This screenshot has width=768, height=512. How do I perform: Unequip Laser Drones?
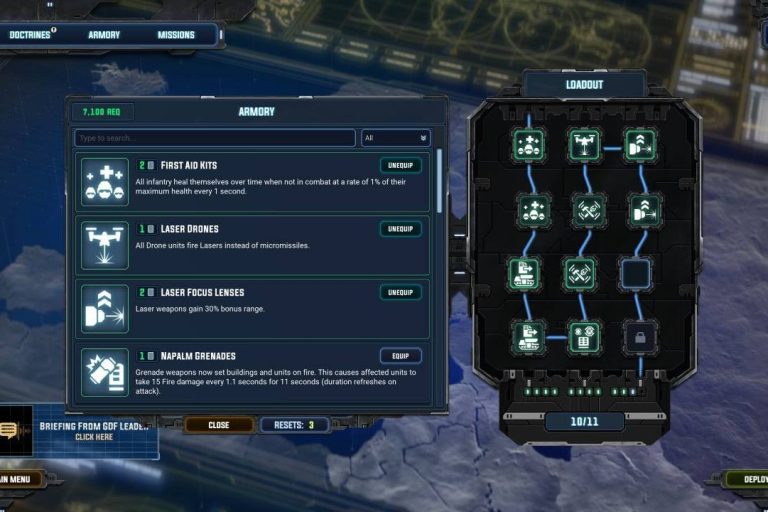400,229
